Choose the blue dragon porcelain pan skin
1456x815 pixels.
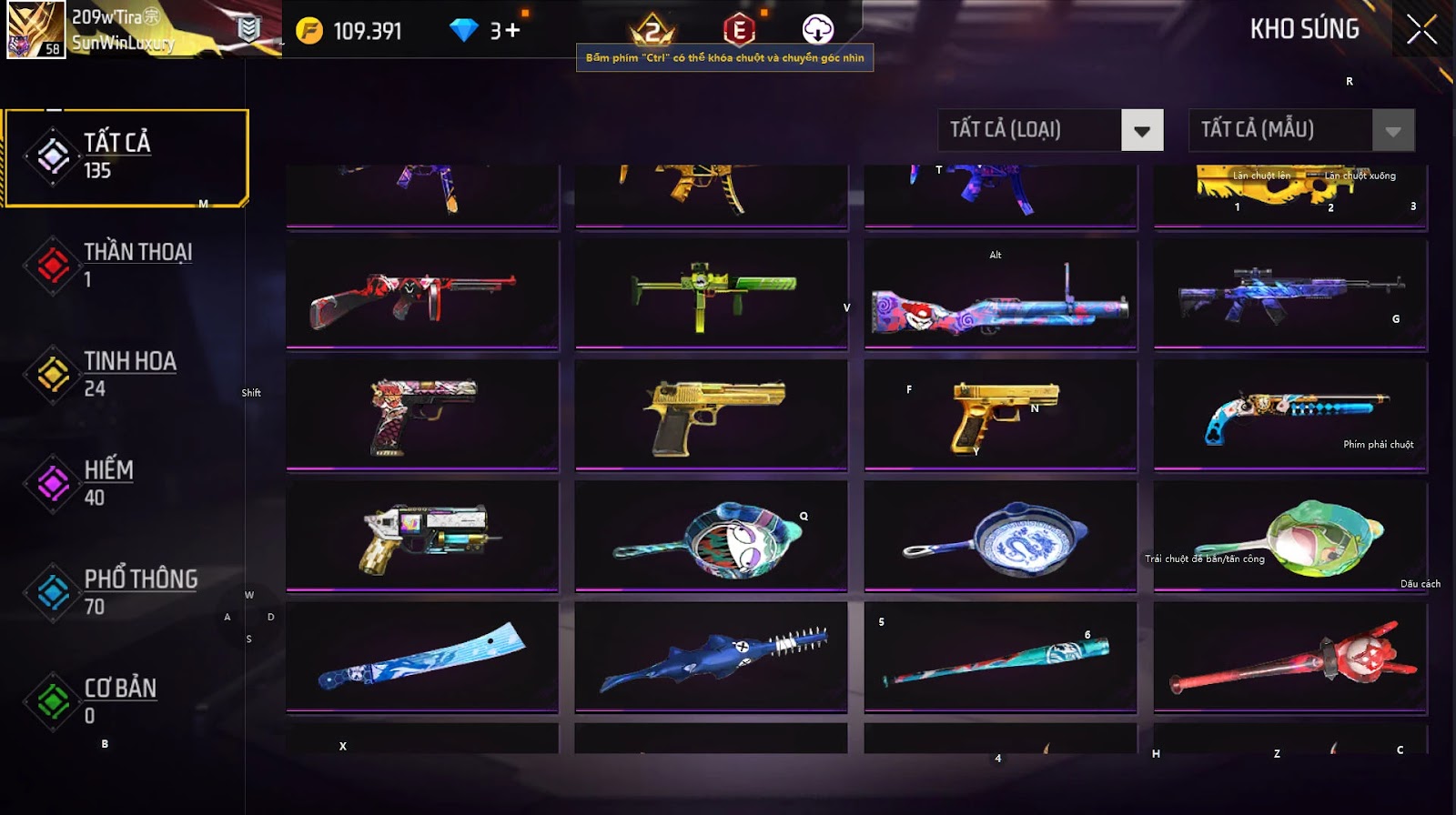(1000, 538)
